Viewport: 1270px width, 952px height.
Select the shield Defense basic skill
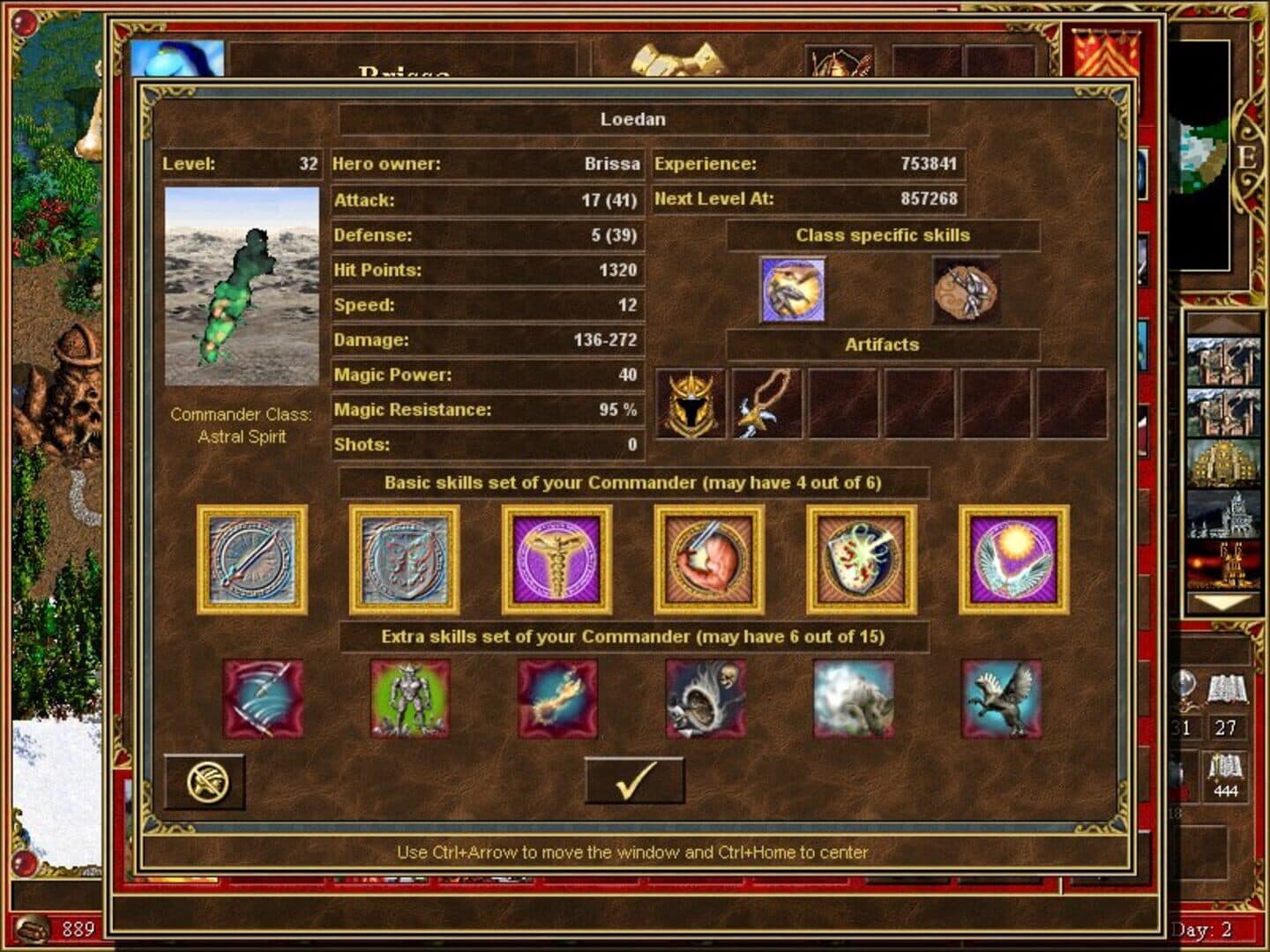pos(405,560)
